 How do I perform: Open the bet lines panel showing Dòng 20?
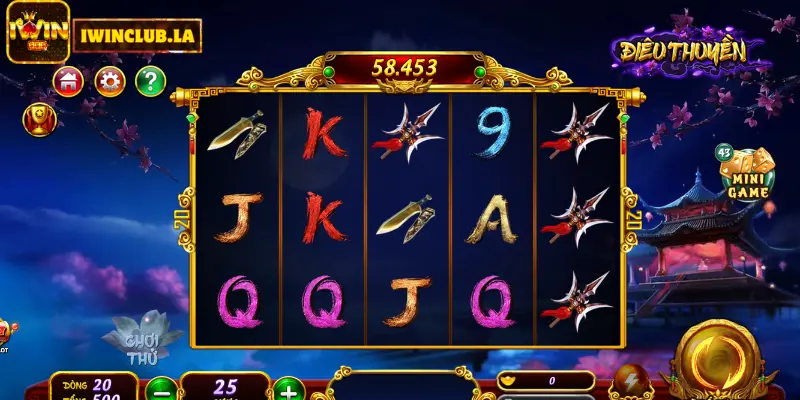click(95, 385)
